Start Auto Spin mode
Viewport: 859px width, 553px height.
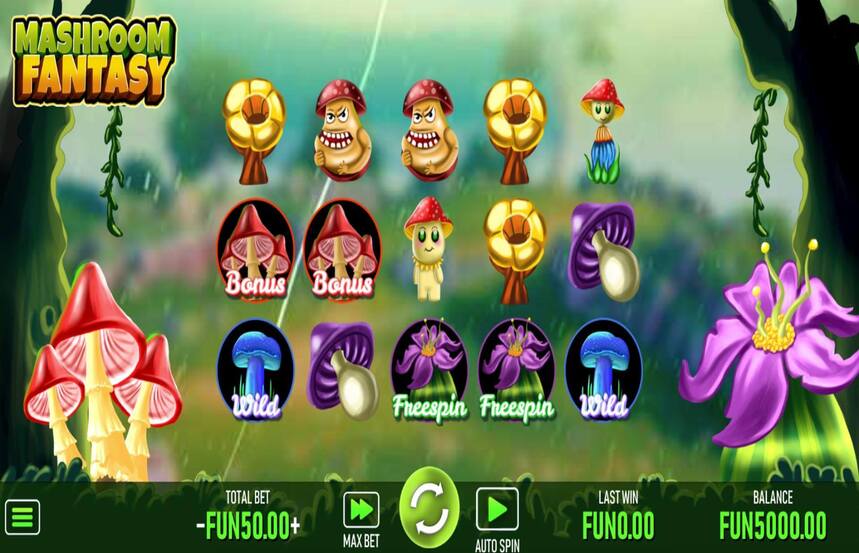tap(496, 508)
